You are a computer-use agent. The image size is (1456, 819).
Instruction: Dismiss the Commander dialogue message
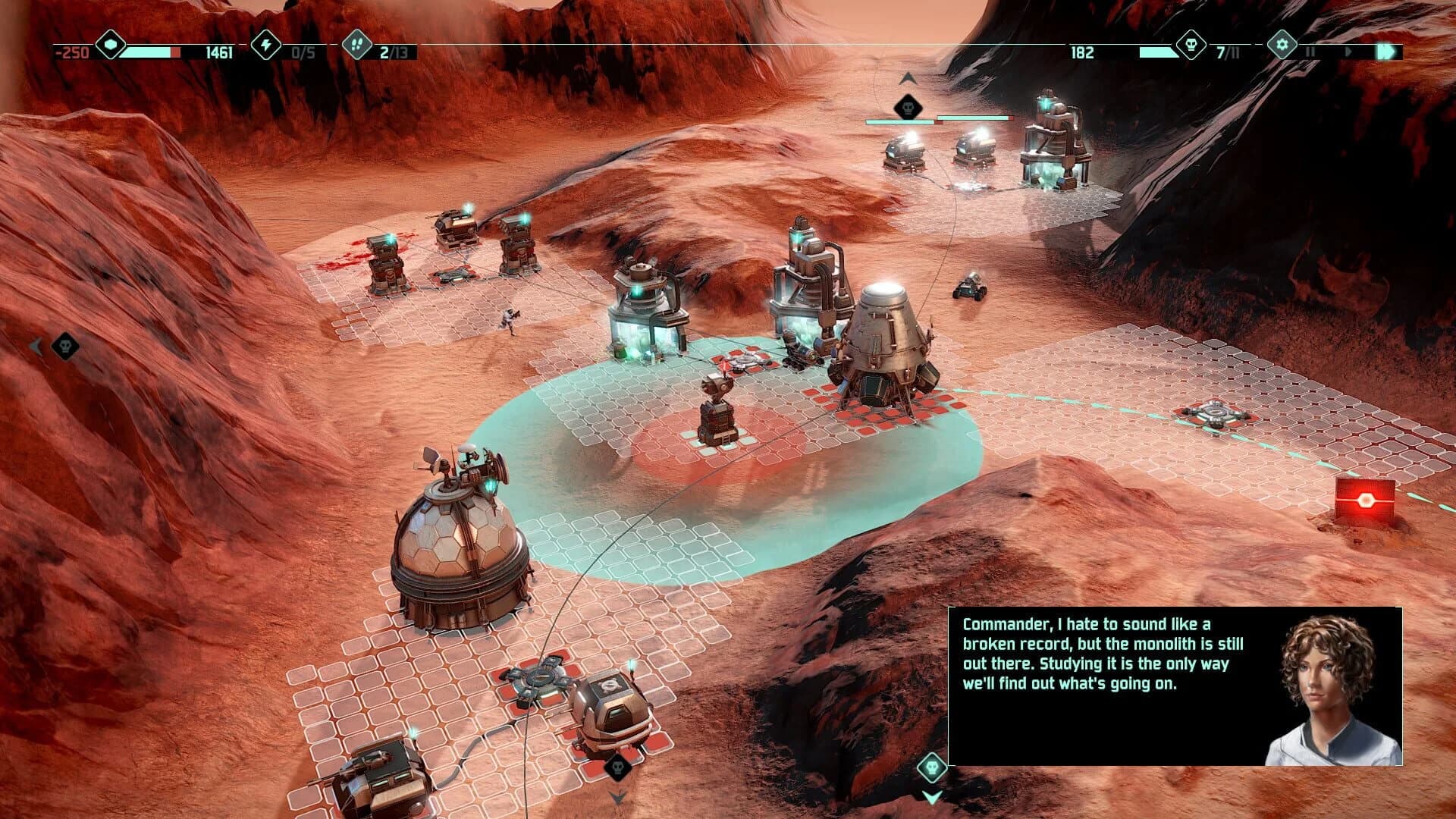[x=1100, y=667]
